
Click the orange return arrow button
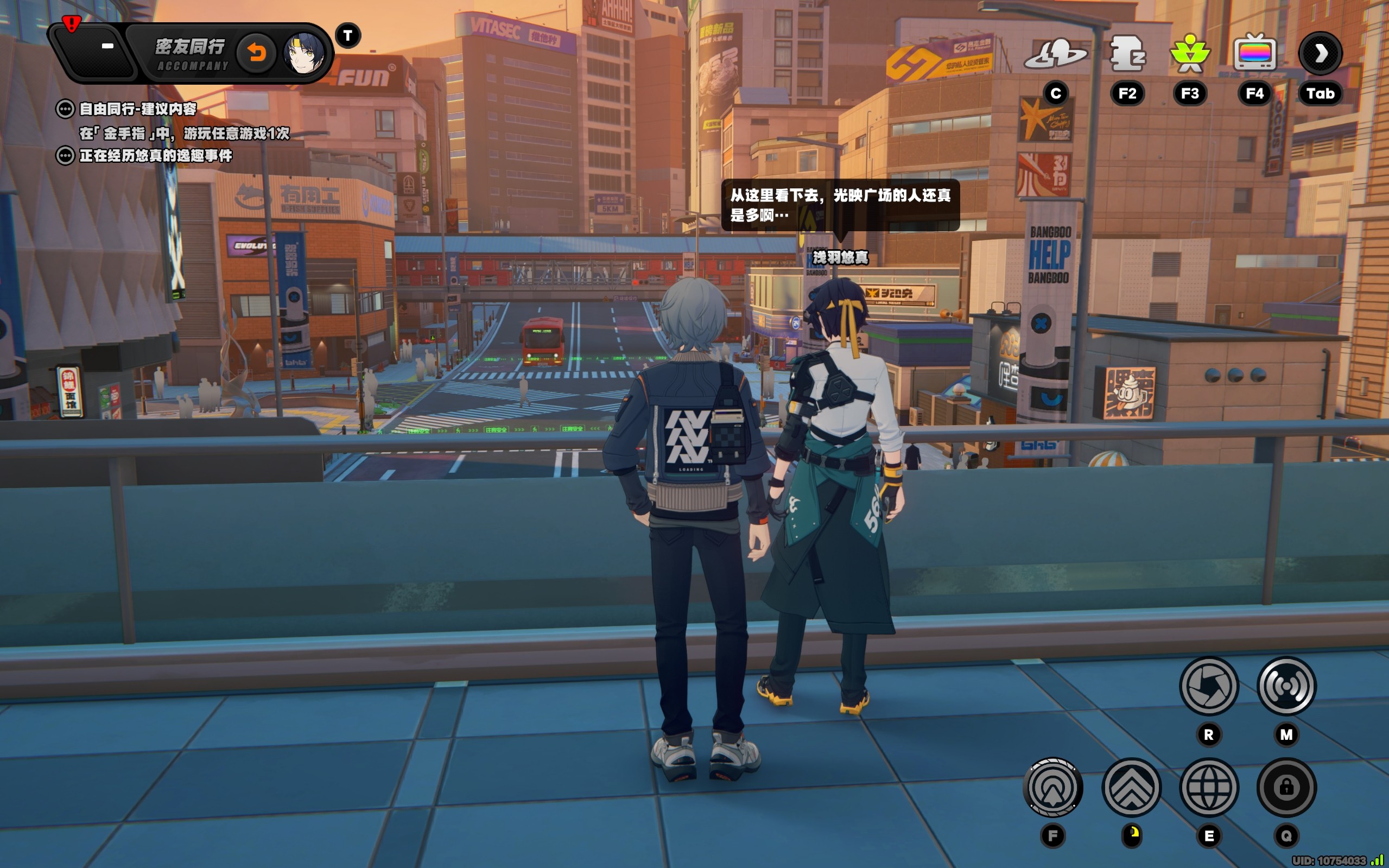[257, 53]
